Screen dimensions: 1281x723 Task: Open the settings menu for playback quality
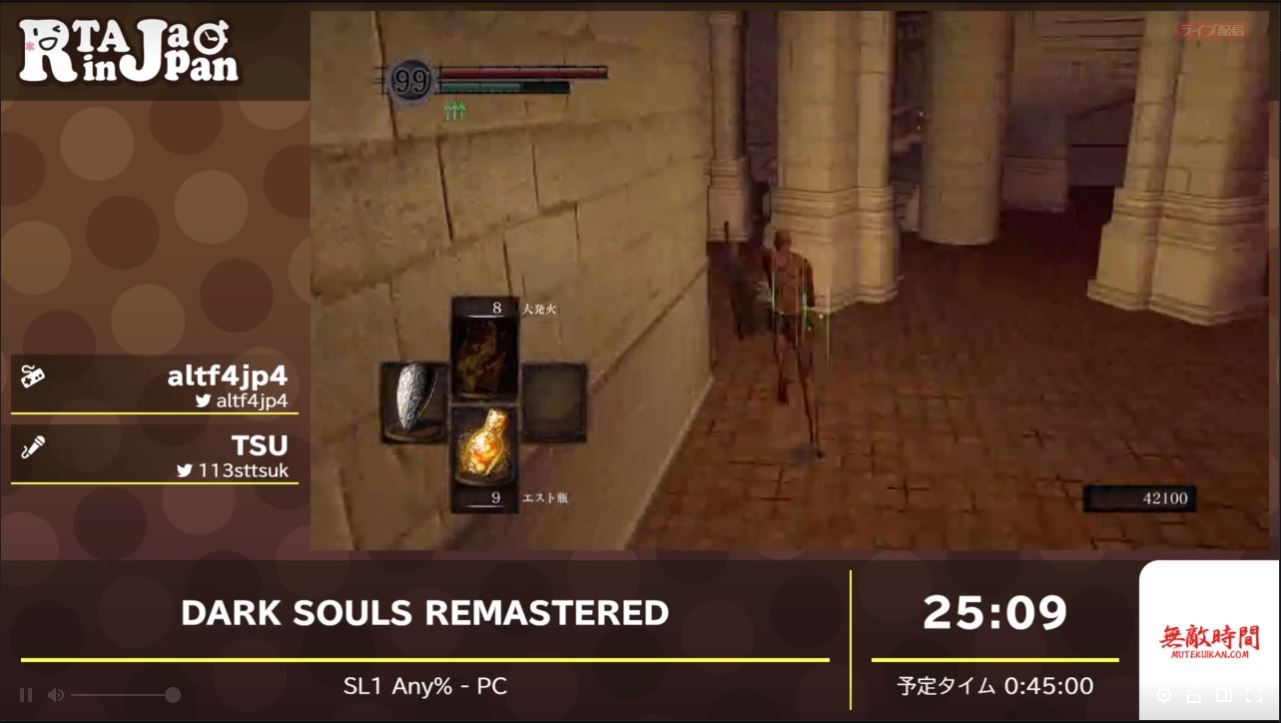pyautogui.click(x=1162, y=695)
